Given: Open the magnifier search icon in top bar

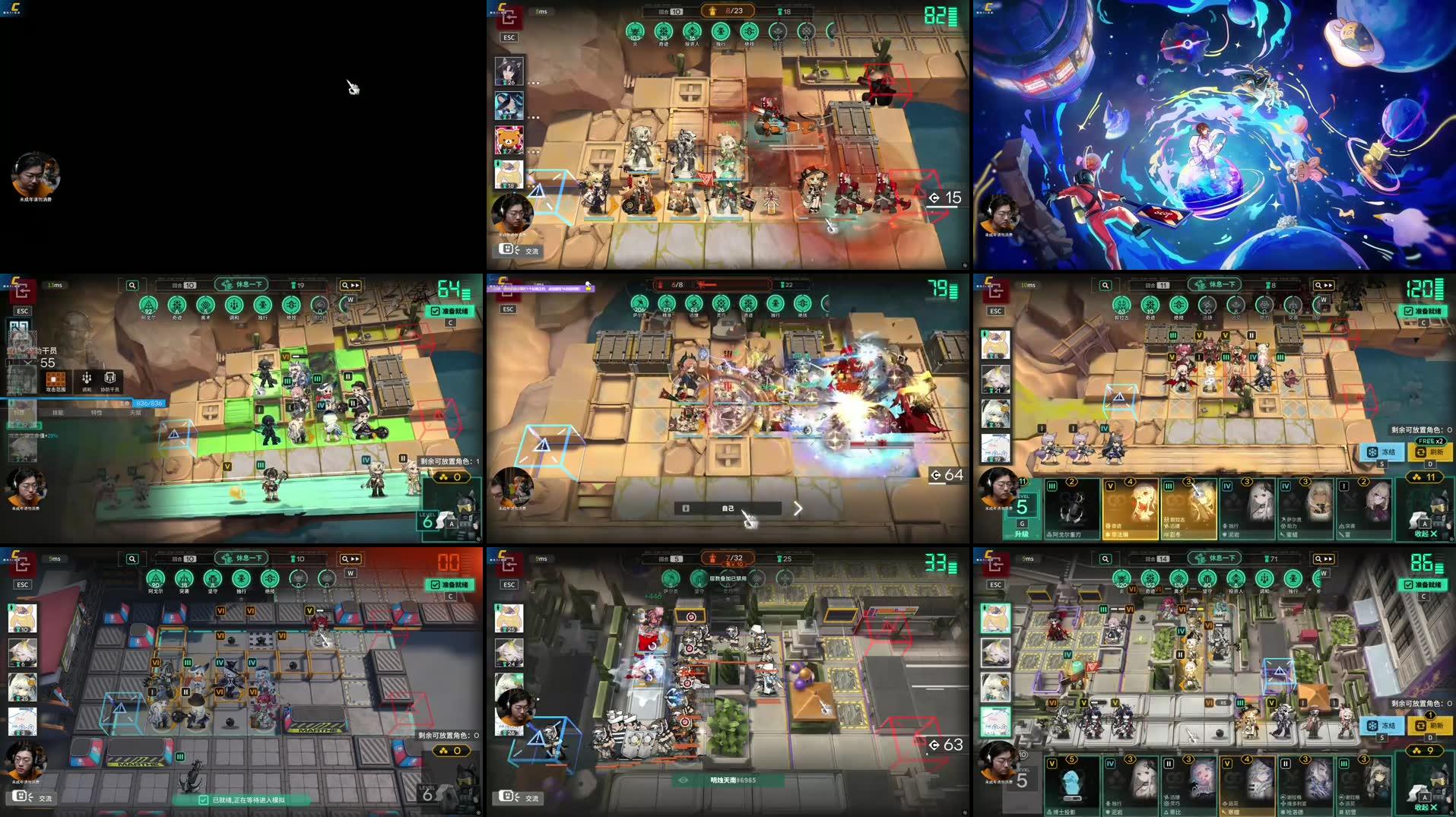Looking at the screenshot, I should 134,285.
